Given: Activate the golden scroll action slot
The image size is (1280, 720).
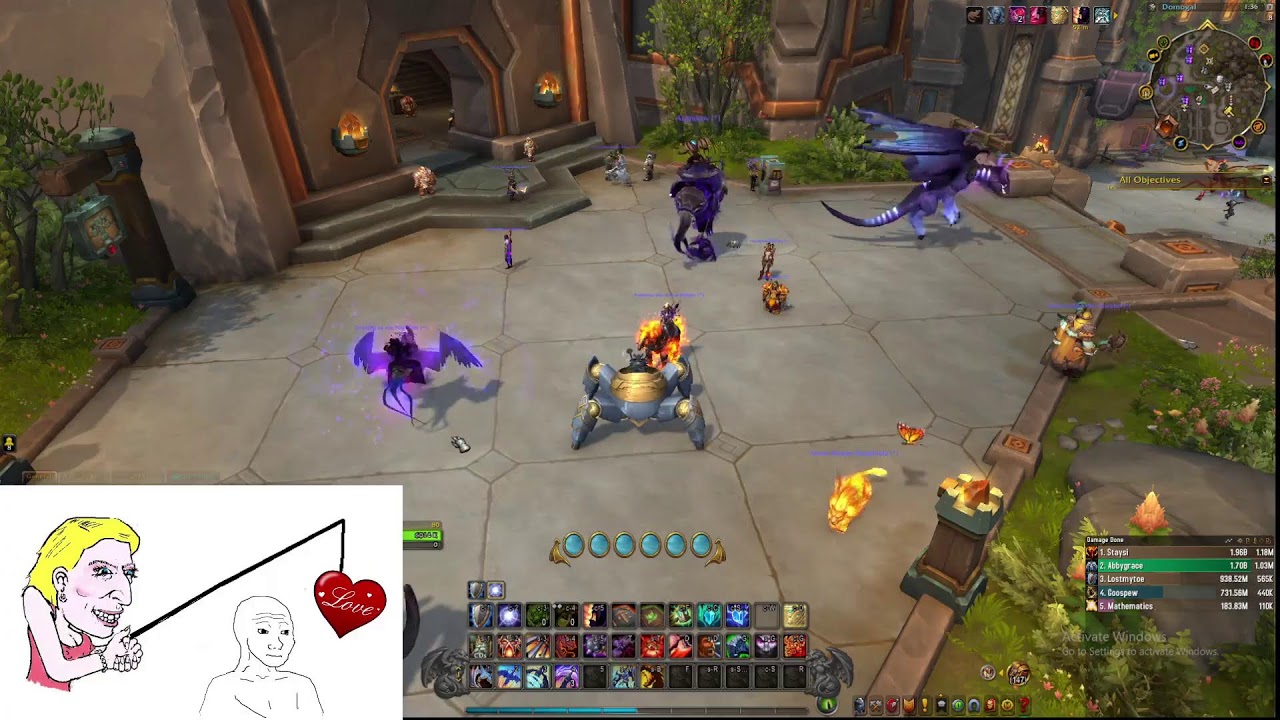Looking at the screenshot, I should click(795, 616).
